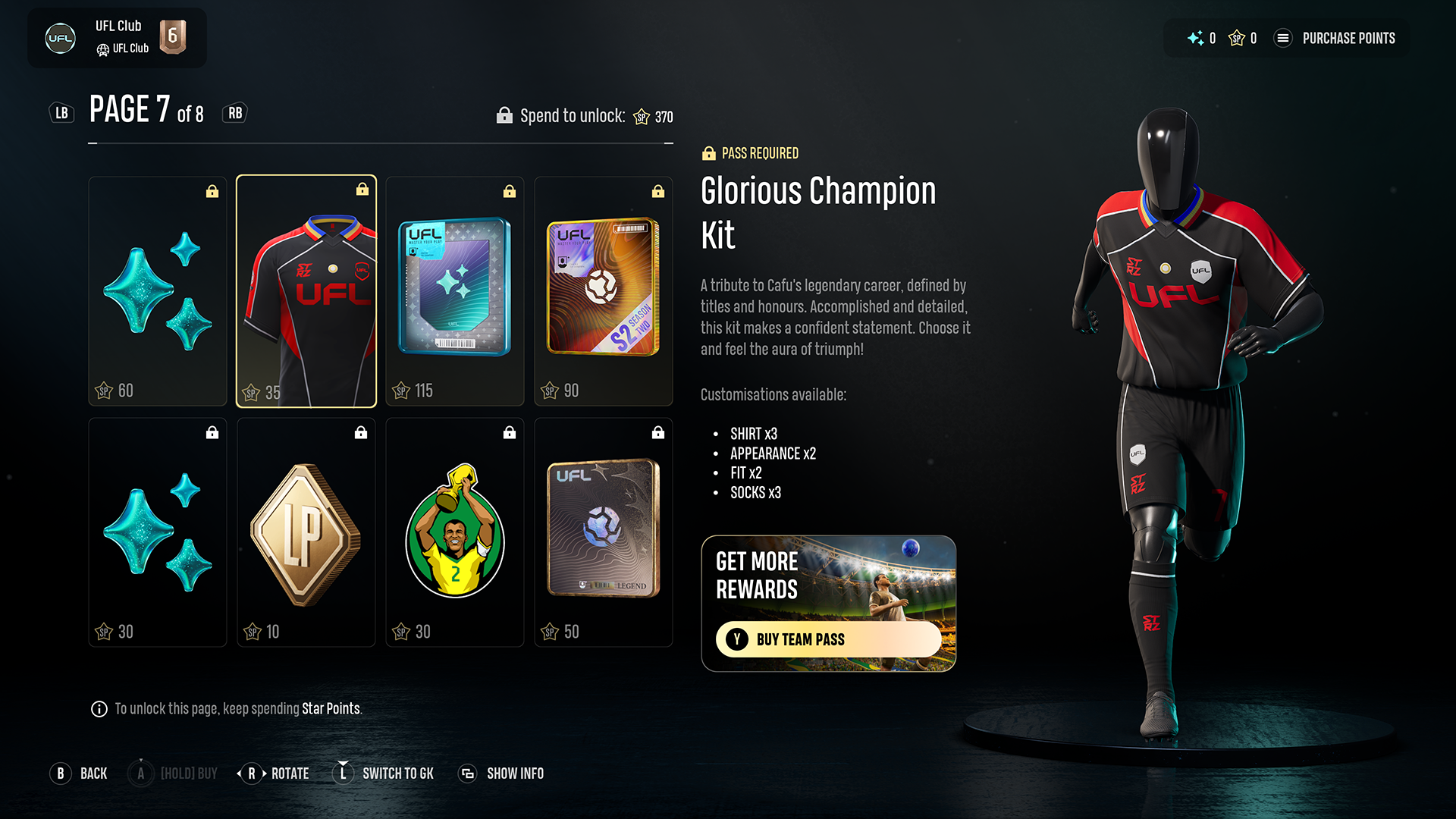Select the Cafu trophy emblem reward

pos(455,532)
